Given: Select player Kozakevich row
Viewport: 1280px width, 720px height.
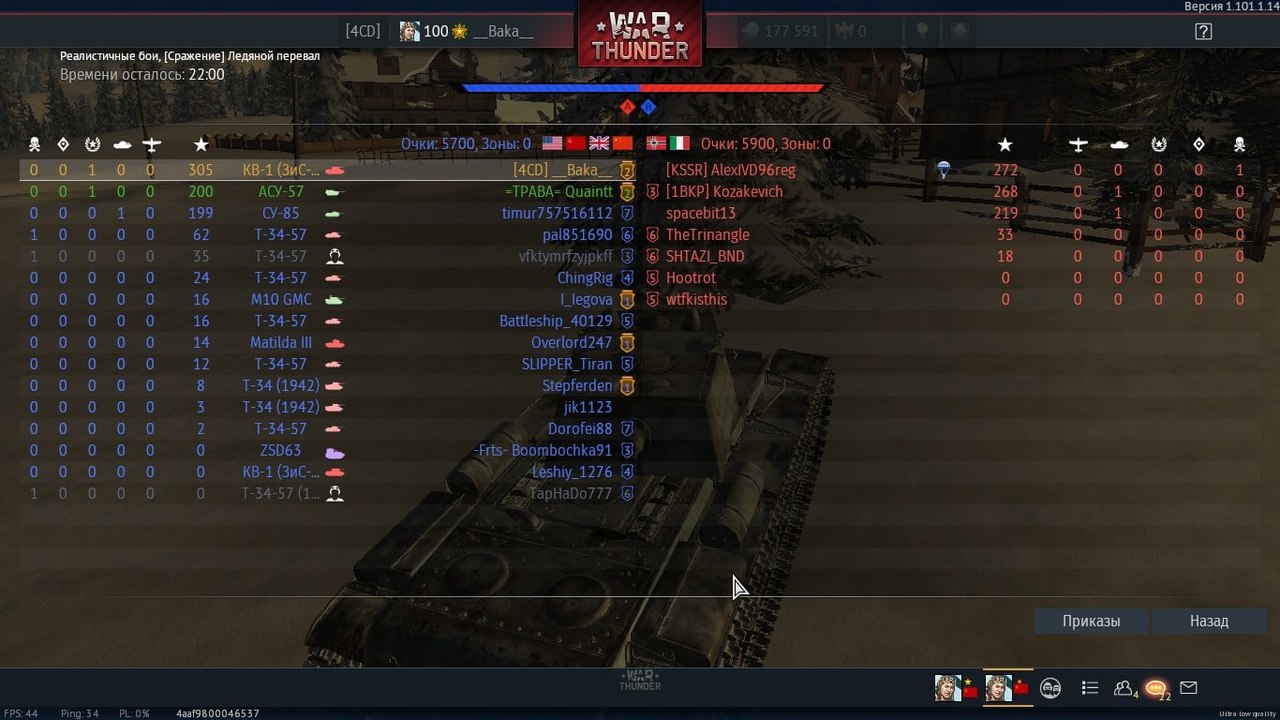Looking at the screenshot, I should [x=724, y=192].
